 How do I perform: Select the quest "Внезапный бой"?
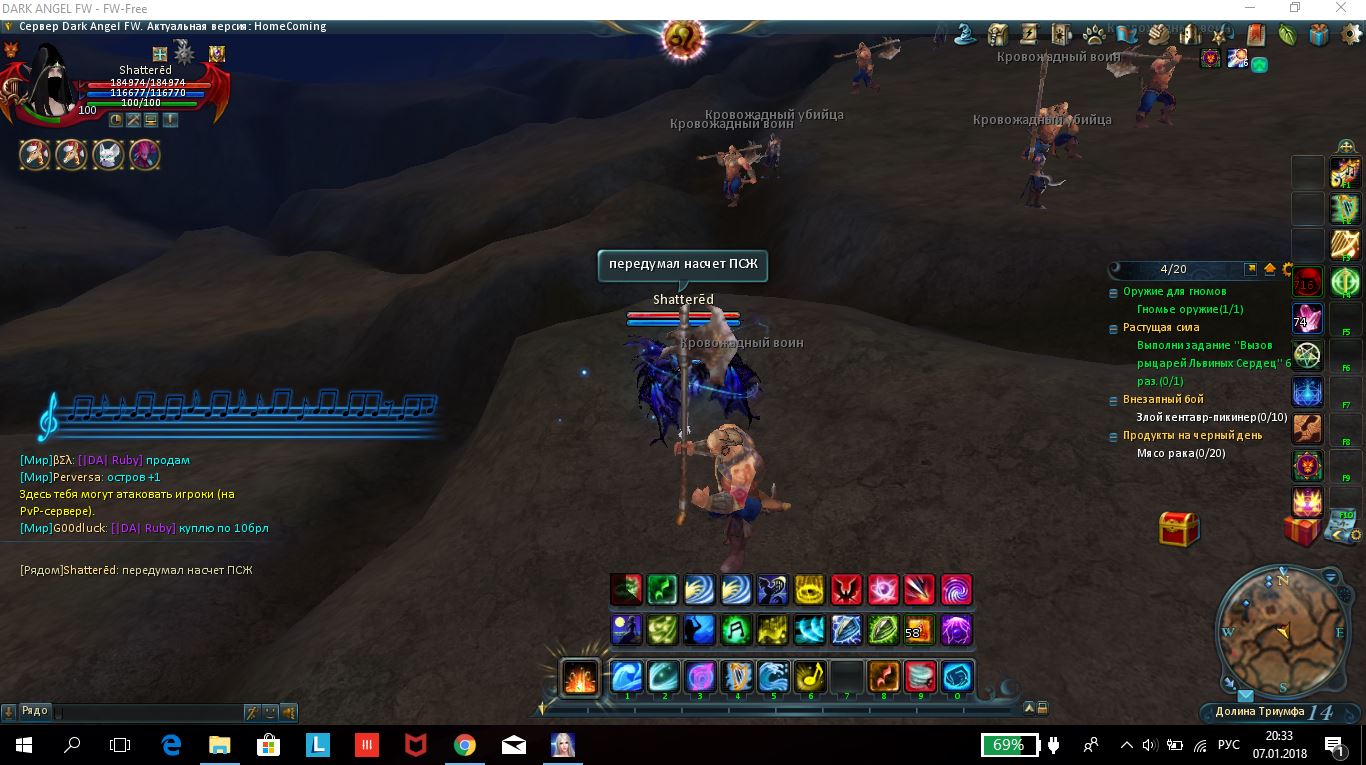coord(1163,399)
